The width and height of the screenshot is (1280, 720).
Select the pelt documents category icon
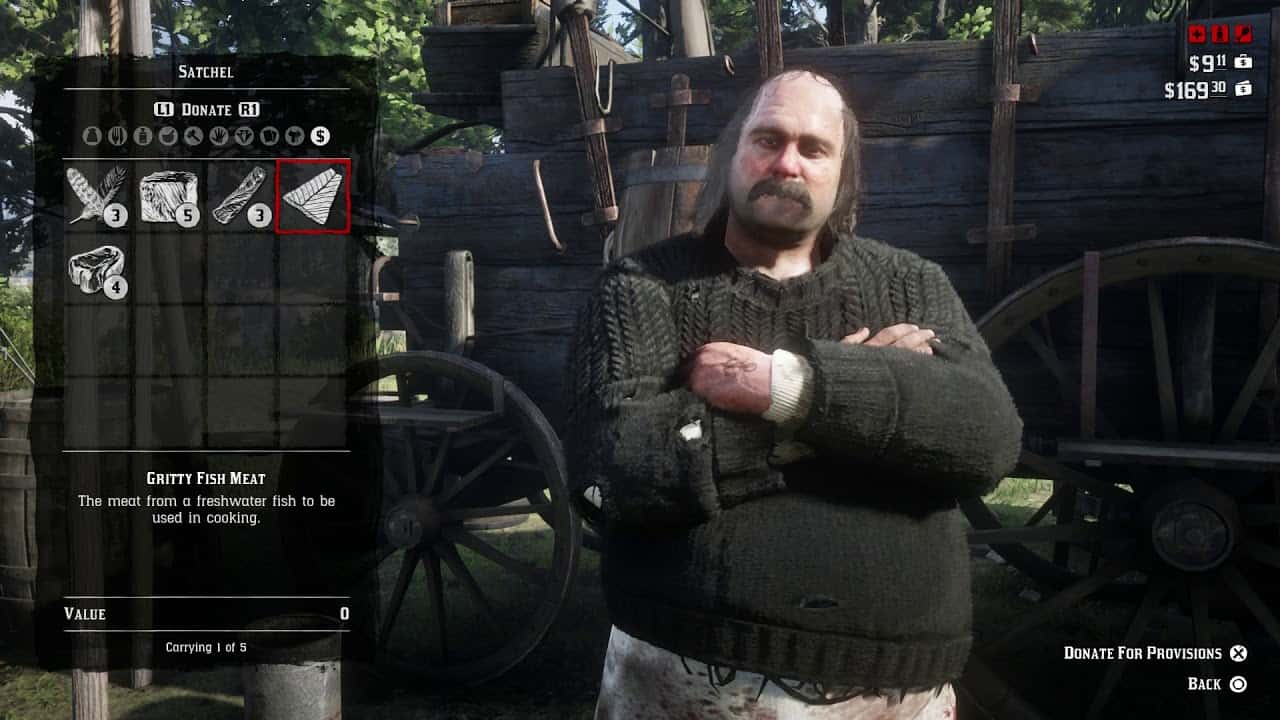270,136
